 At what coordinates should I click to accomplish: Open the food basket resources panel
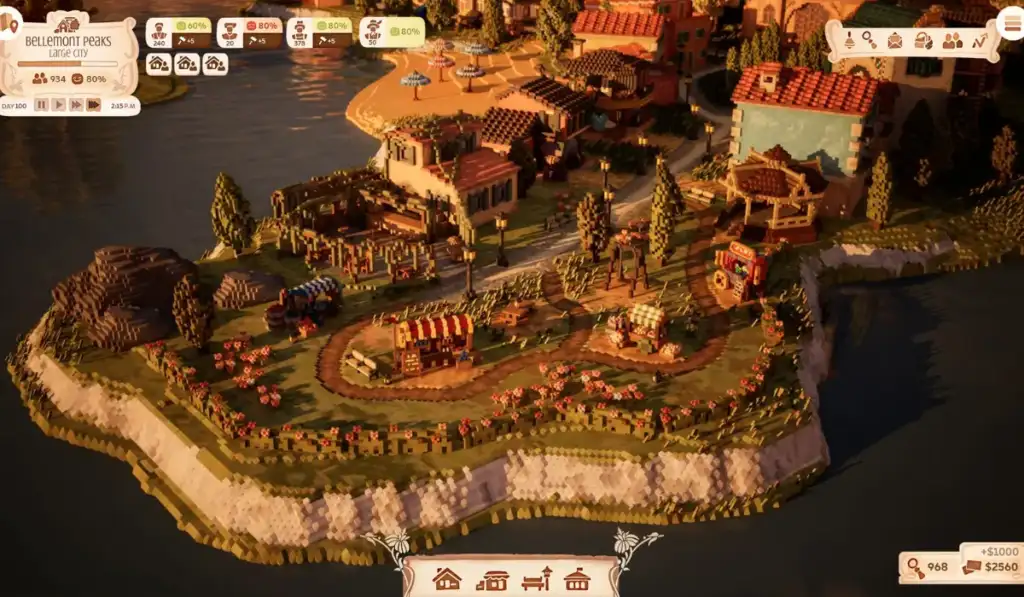(923, 40)
